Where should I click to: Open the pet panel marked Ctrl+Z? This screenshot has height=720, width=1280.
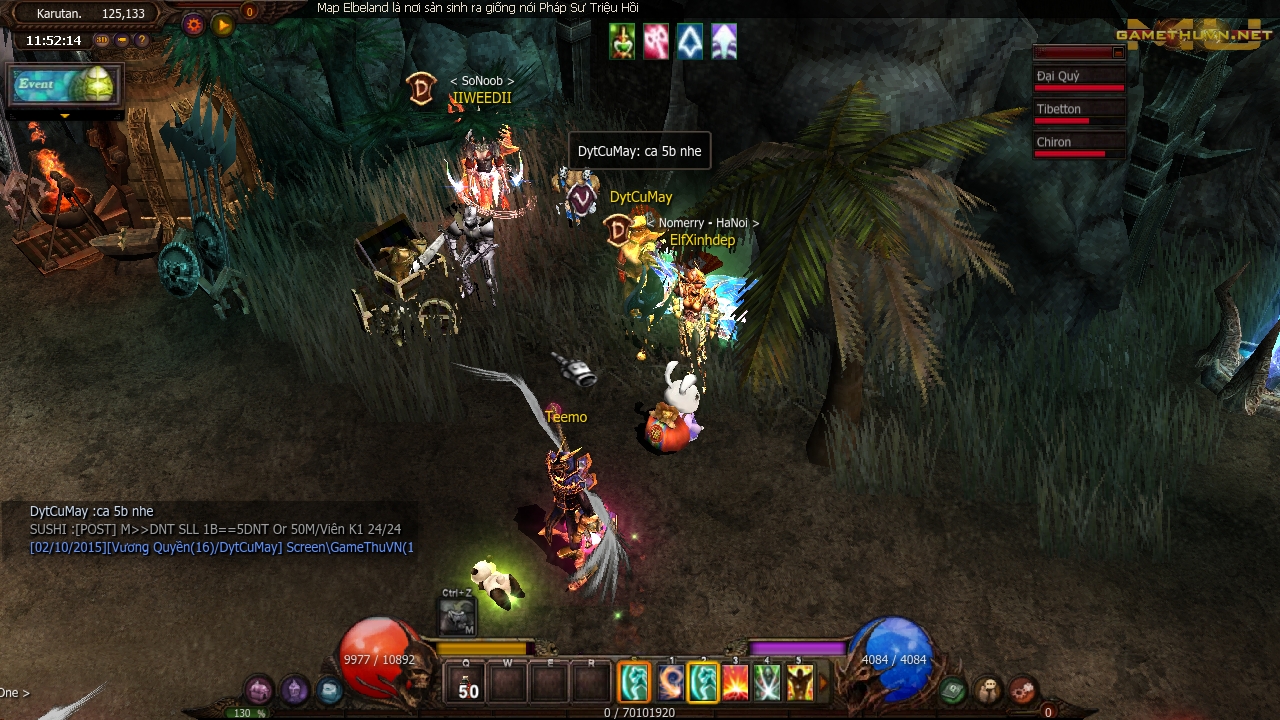pyautogui.click(x=457, y=617)
